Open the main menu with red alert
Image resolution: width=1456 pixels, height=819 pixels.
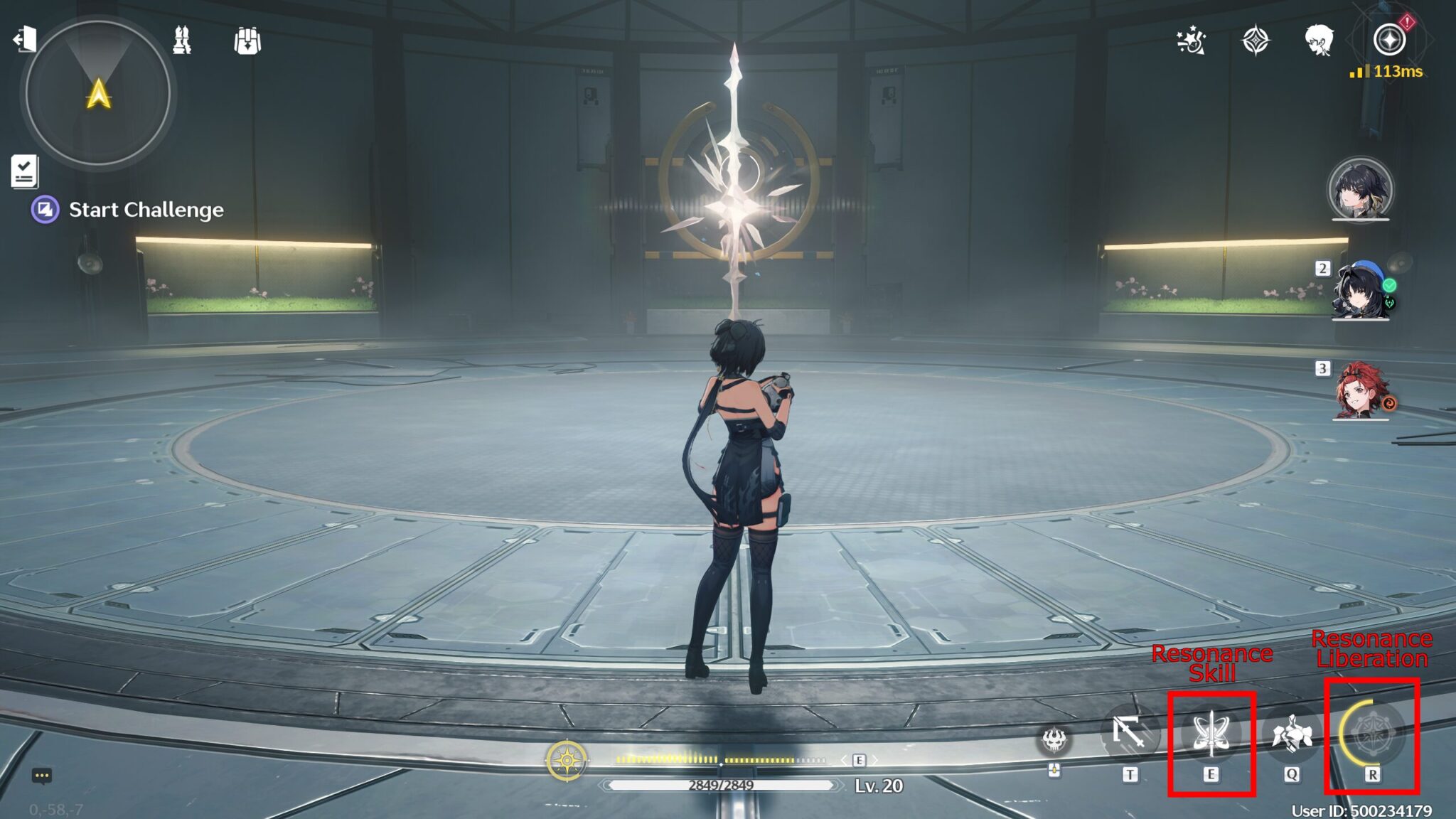click(x=1389, y=39)
